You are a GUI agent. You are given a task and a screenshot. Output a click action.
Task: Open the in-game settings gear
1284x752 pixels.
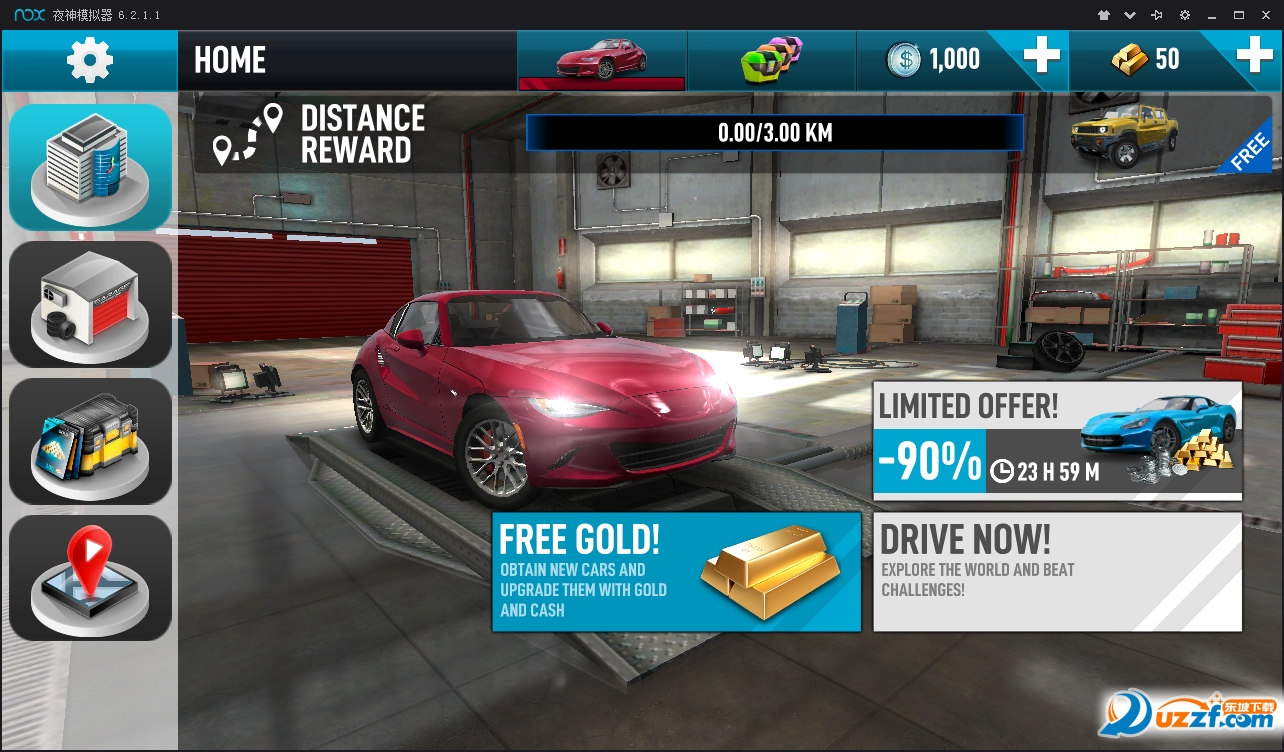coord(88,59)
